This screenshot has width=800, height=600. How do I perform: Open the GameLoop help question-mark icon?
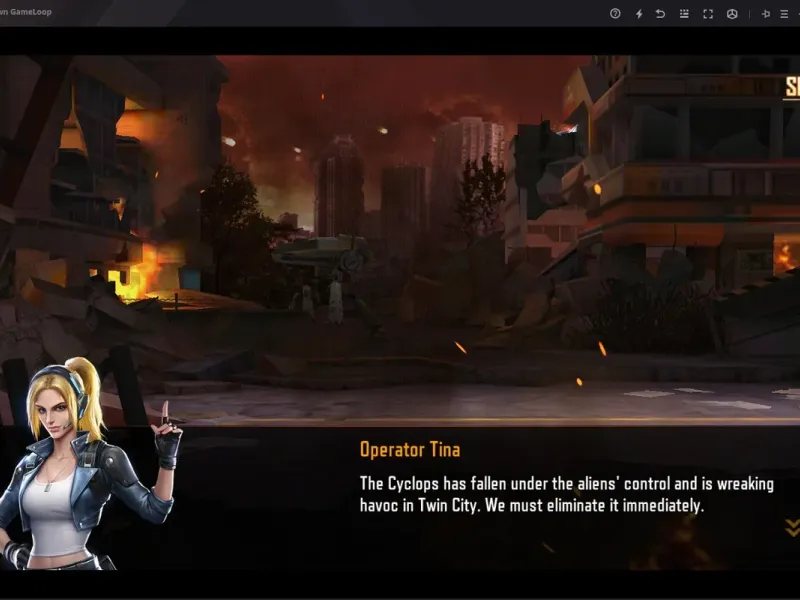[615, 13]
